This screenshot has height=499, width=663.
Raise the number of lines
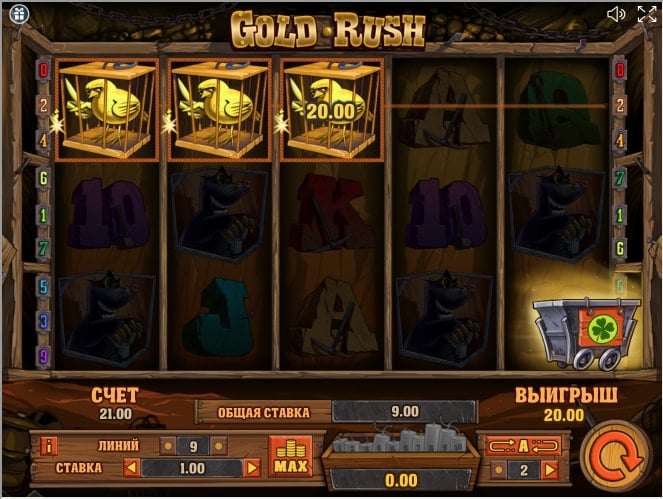[223, 445]
